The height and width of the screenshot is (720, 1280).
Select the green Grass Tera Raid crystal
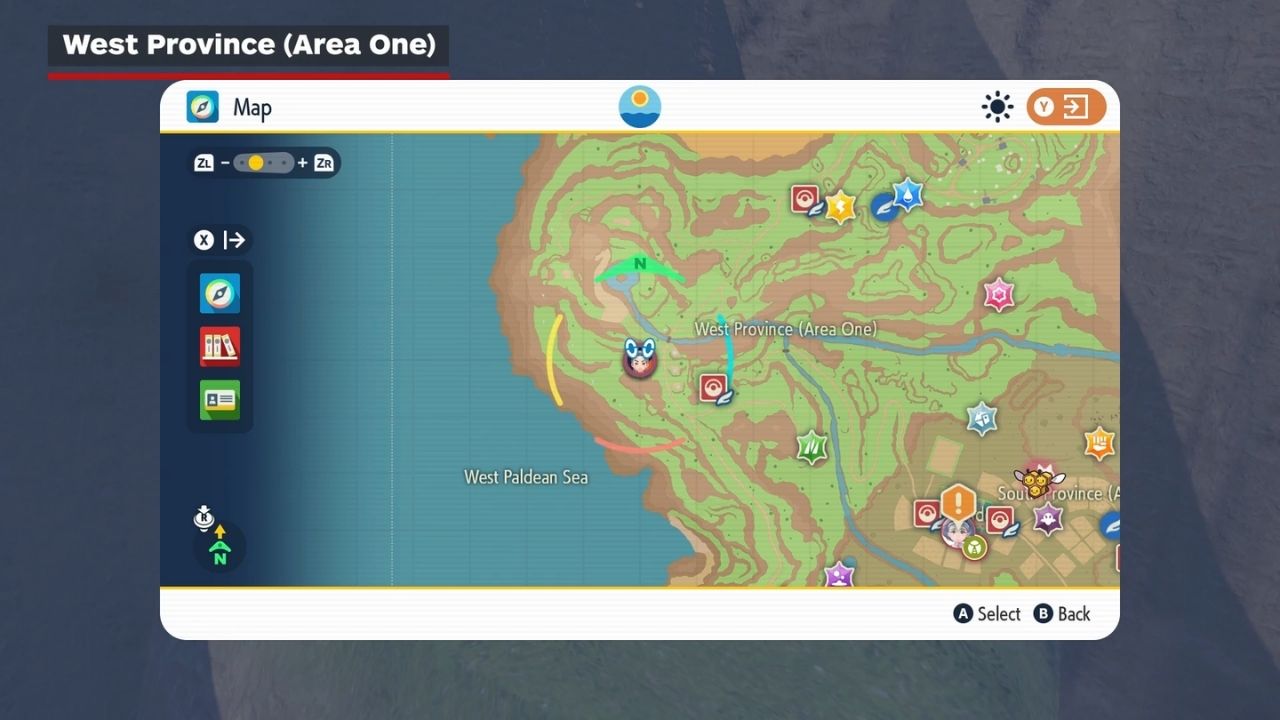point(812,446)
